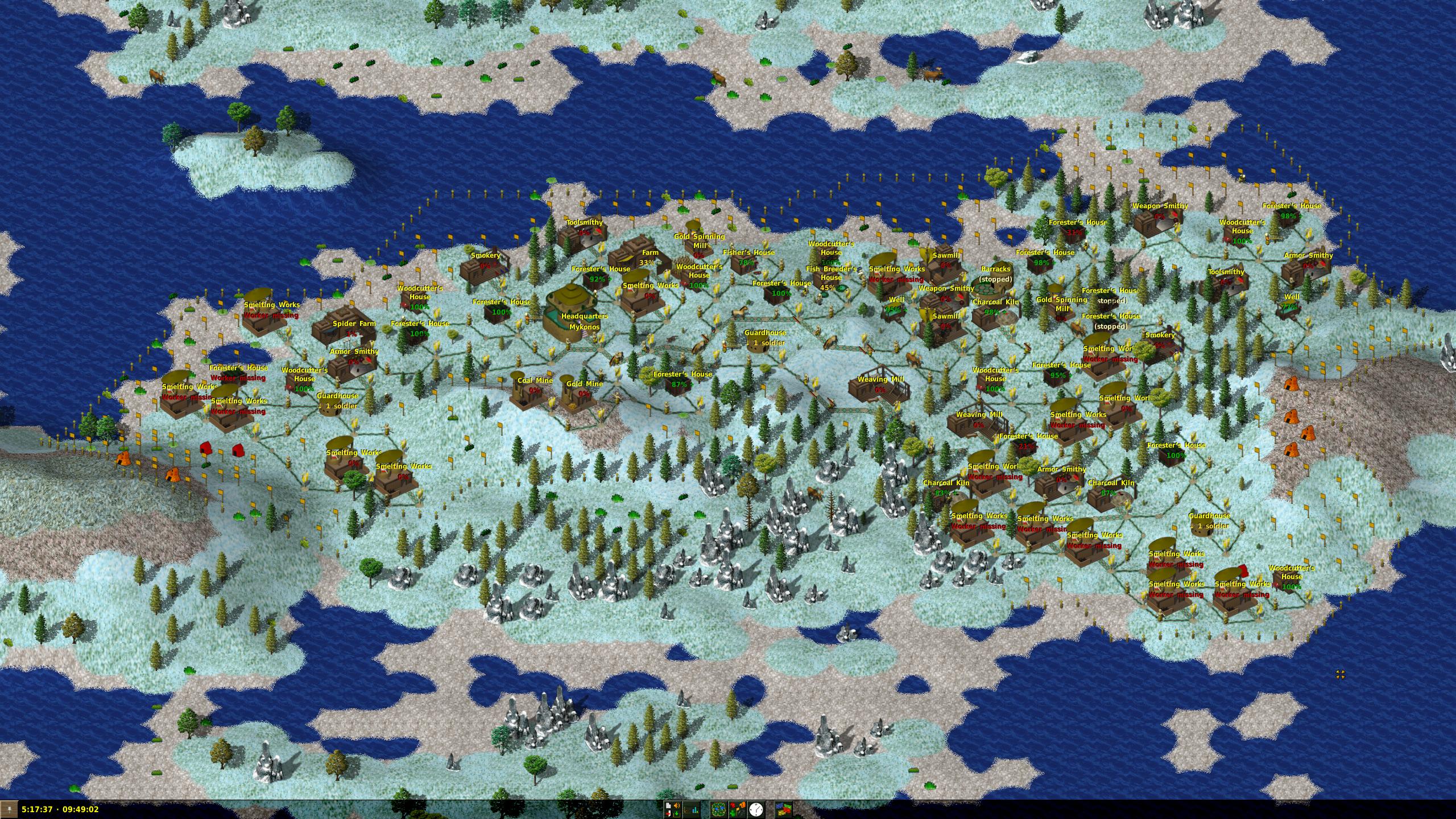Click the colored flags toolbar button

pyautogui.click(x=783, y=809)
